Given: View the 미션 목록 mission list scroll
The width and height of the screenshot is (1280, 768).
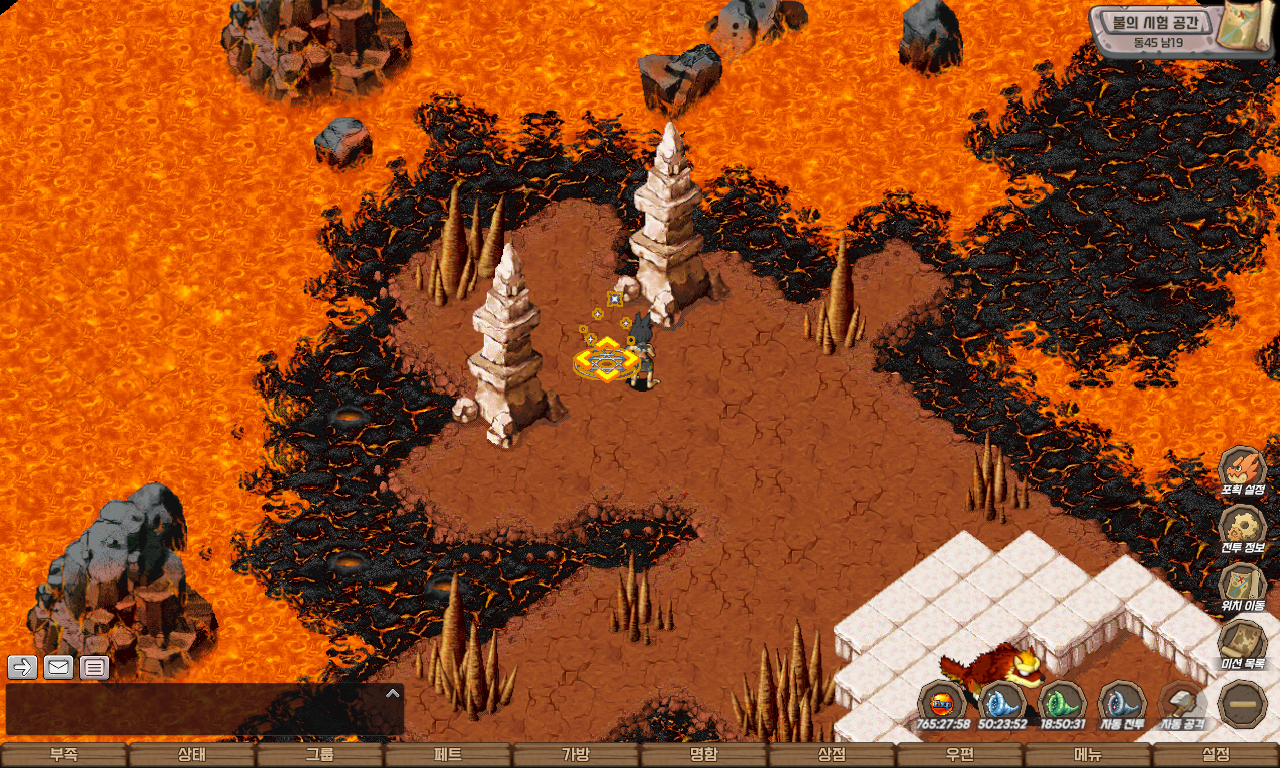Looking at the screenshot, I should coord(1243,643).
